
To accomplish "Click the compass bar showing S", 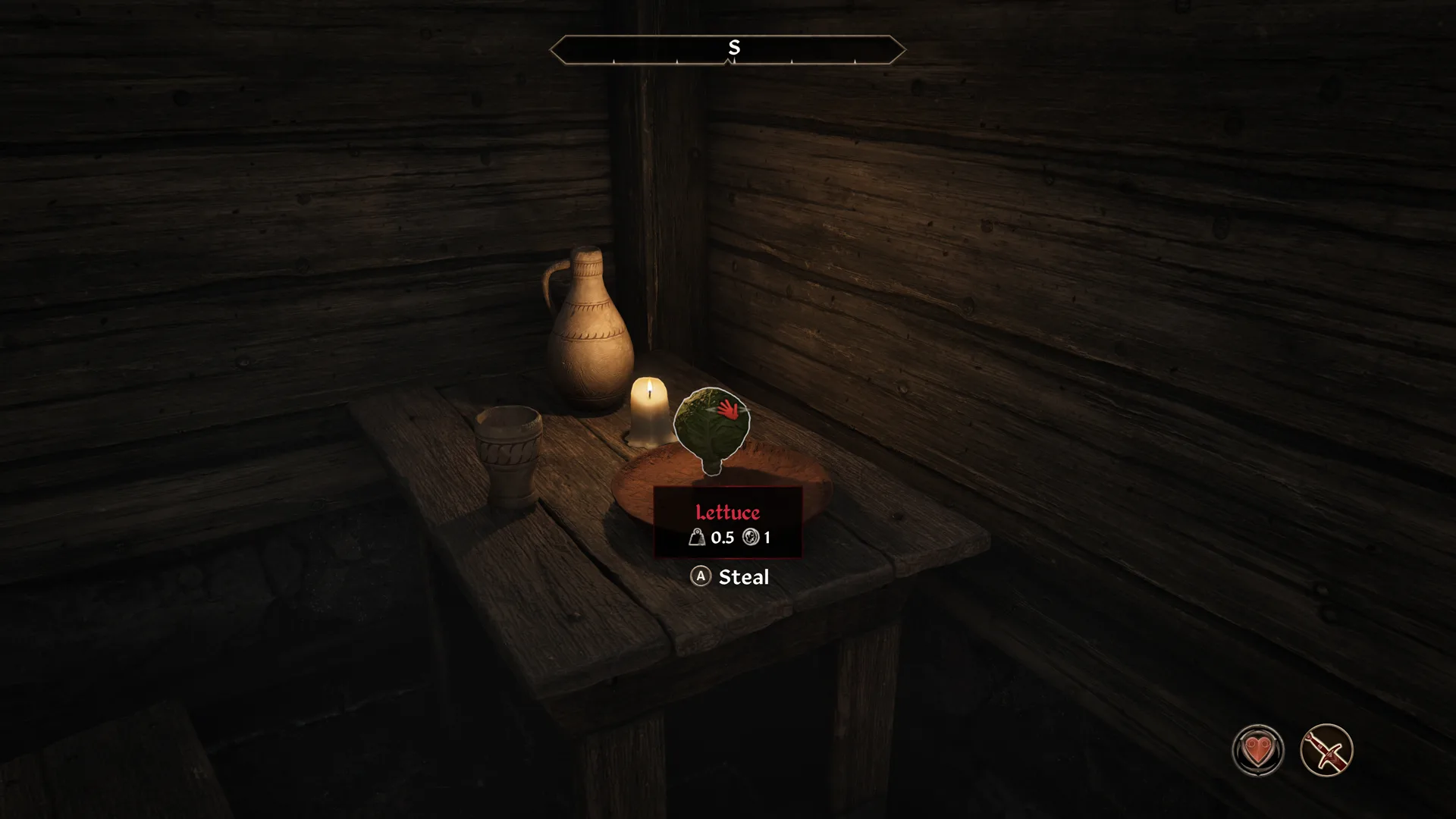I will click(727, 50).
